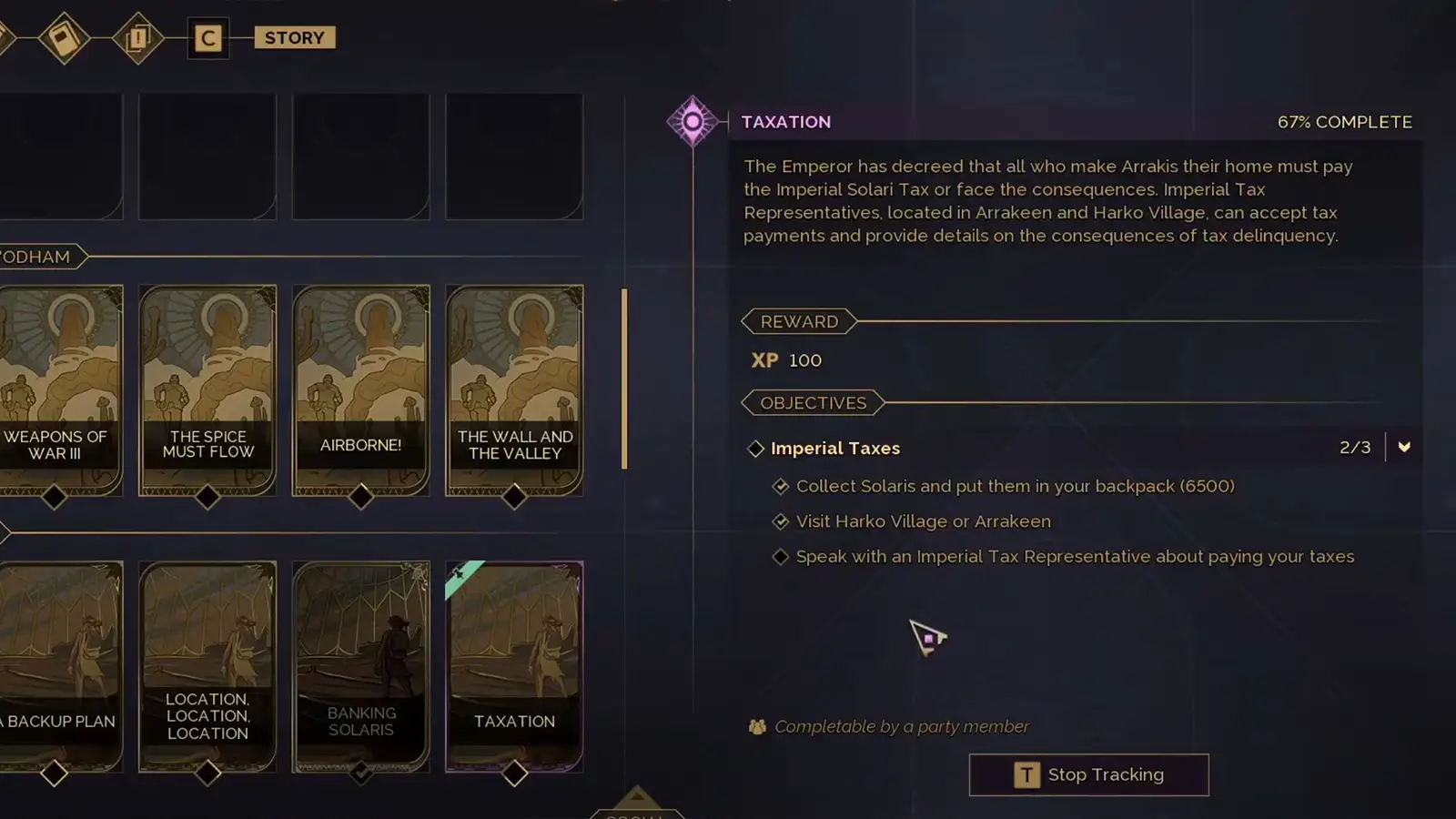Click the 'C' square icon near Story
The image size is (1456, 819).
click(208, 38)
